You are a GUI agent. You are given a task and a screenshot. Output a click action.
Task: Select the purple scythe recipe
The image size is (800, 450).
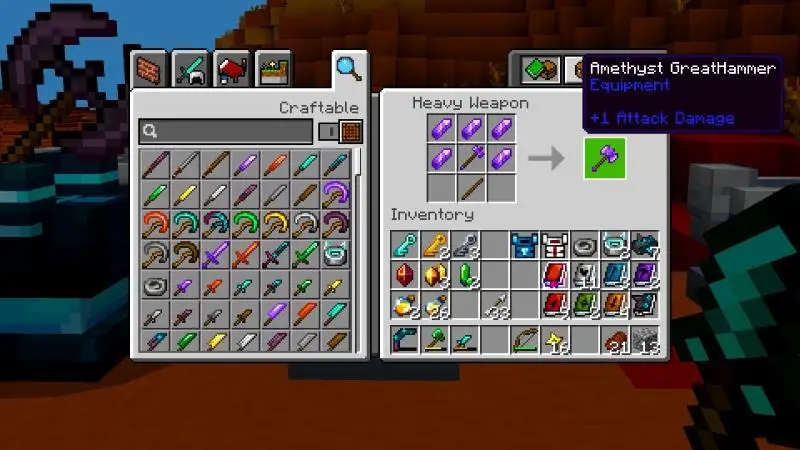tap(335, 192)
